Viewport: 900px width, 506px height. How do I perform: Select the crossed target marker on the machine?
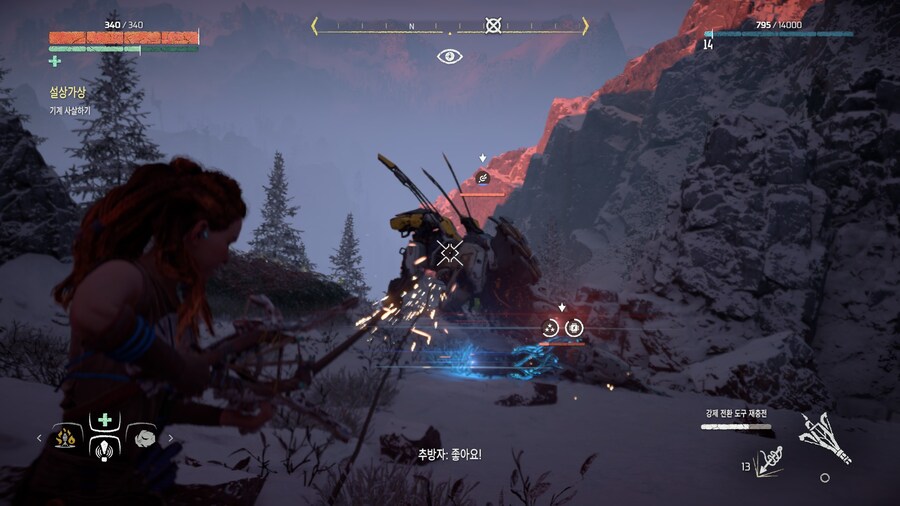click(x=450, y=252)
